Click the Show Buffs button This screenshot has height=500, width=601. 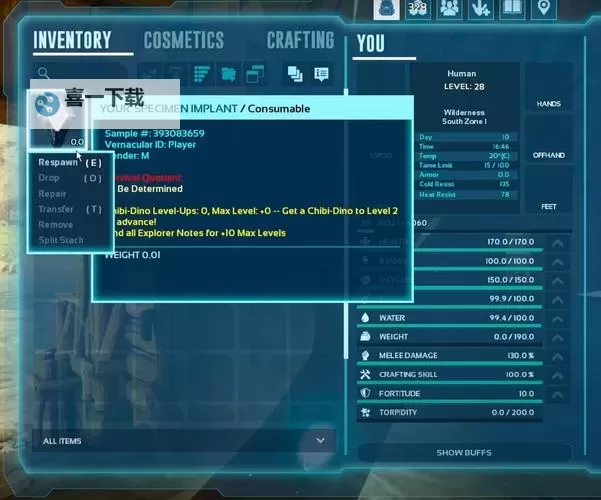[464, 453]
